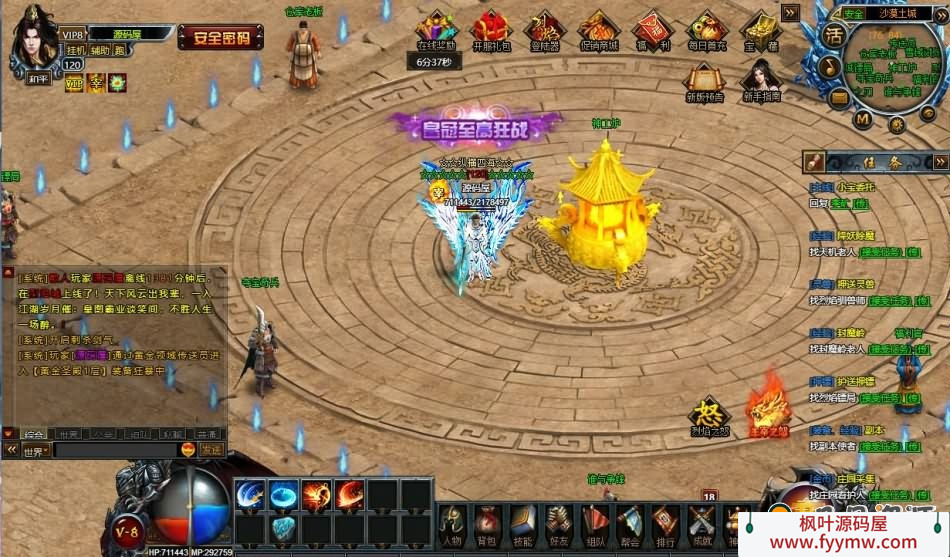Open the 新版预告 scroll icon
Screen dimensions: 950x557
(705, 80)
